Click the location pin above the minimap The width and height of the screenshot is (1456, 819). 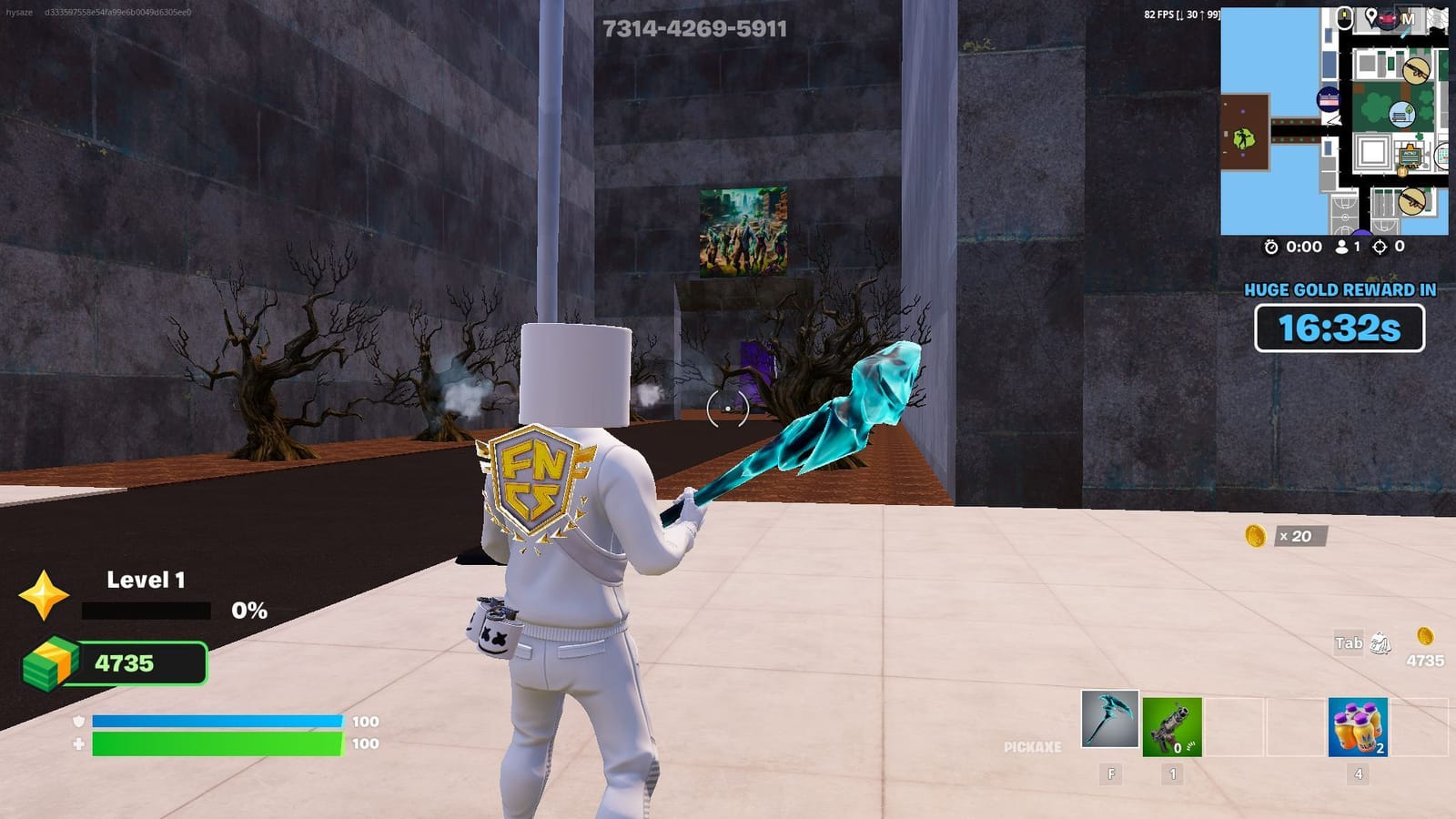1370,16
